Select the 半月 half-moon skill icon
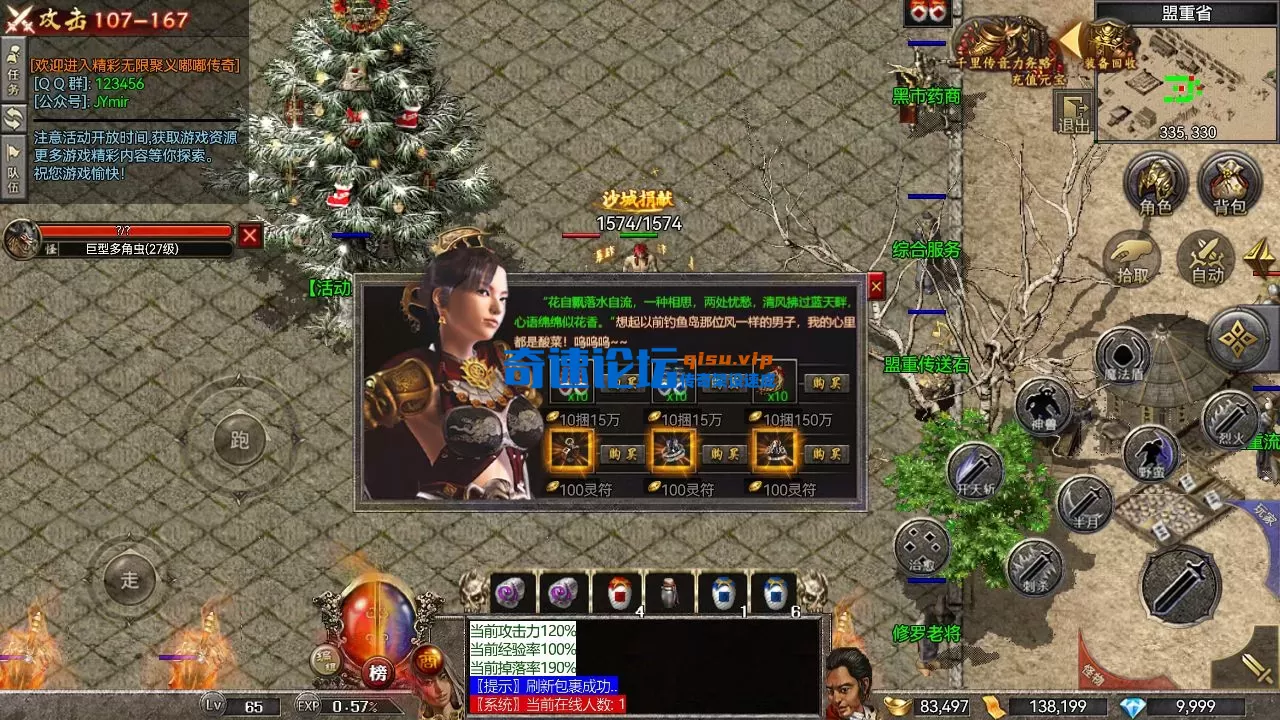This screenshot has width=1280, height=720. tap(1085, 503)
